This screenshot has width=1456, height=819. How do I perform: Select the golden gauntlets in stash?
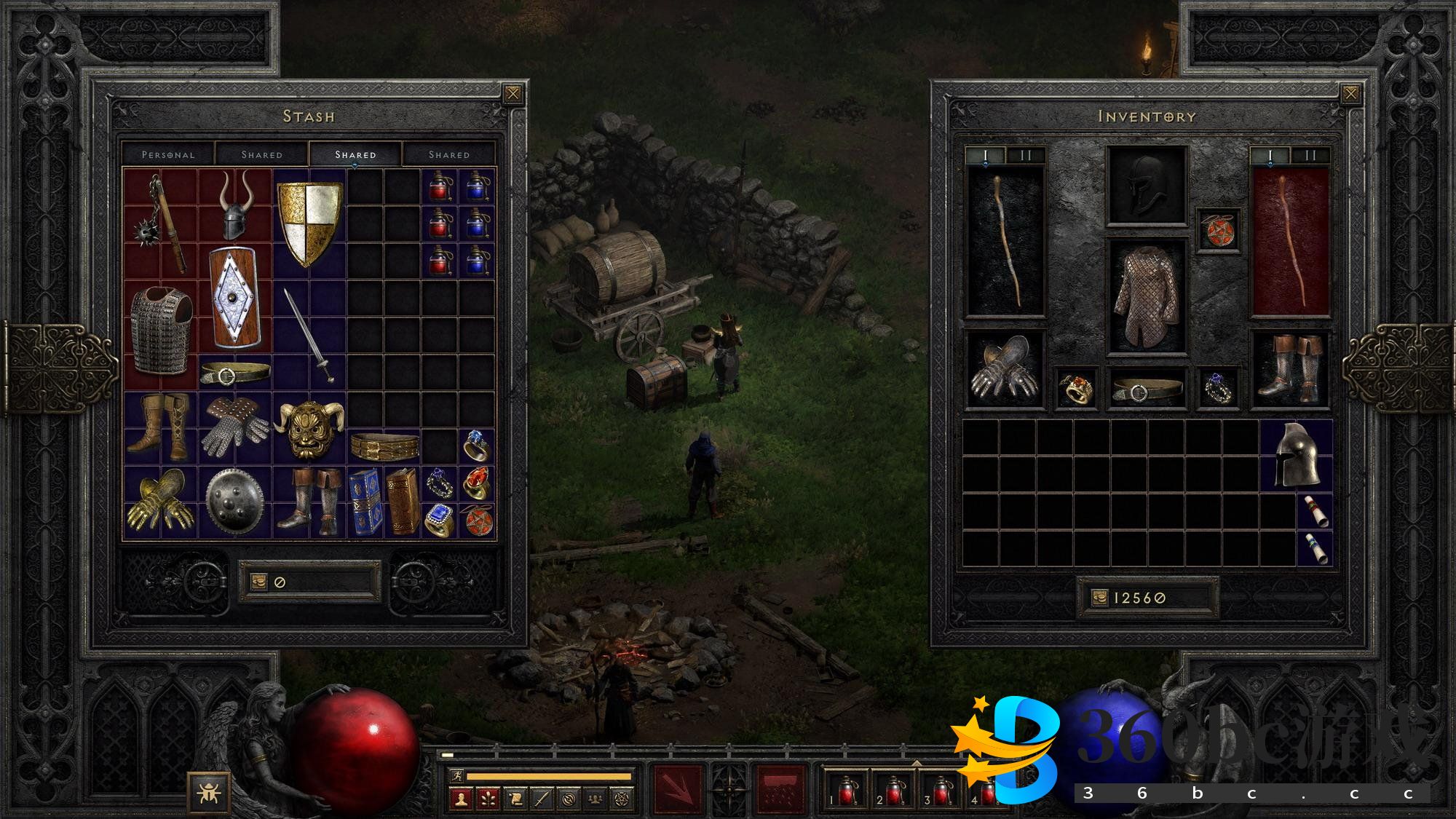[160, 502]
